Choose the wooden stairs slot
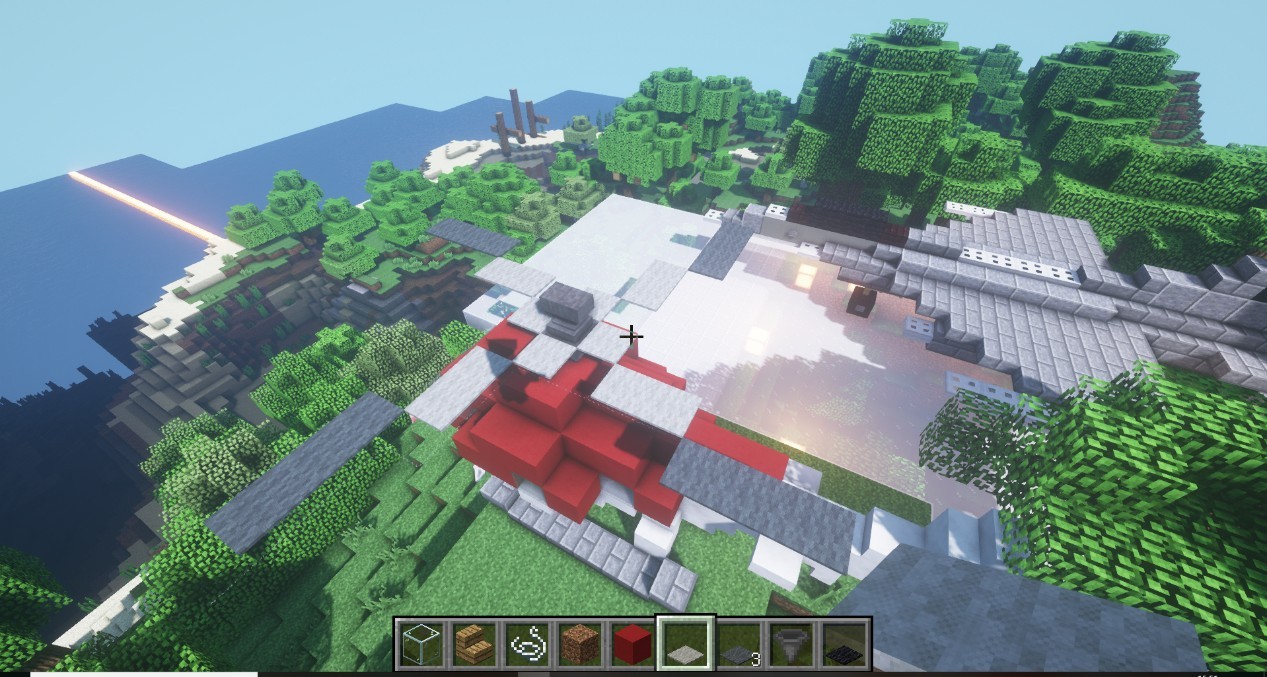This screenshot has height=677, width=1267. [473, 644]
